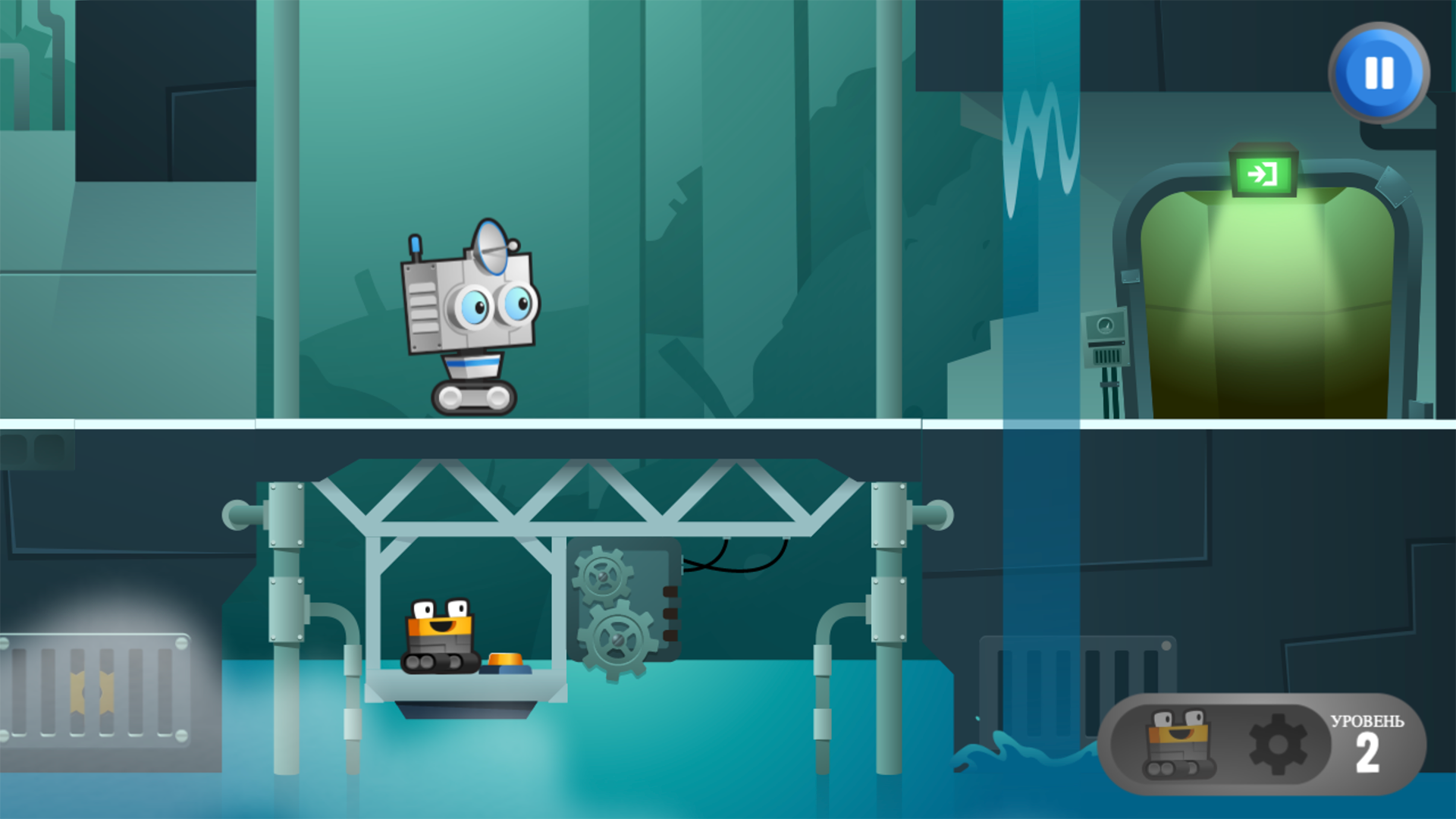Click the pause icon inside the blue circle
Screen dimensions: 1456x819
[x=1378, y=74]
